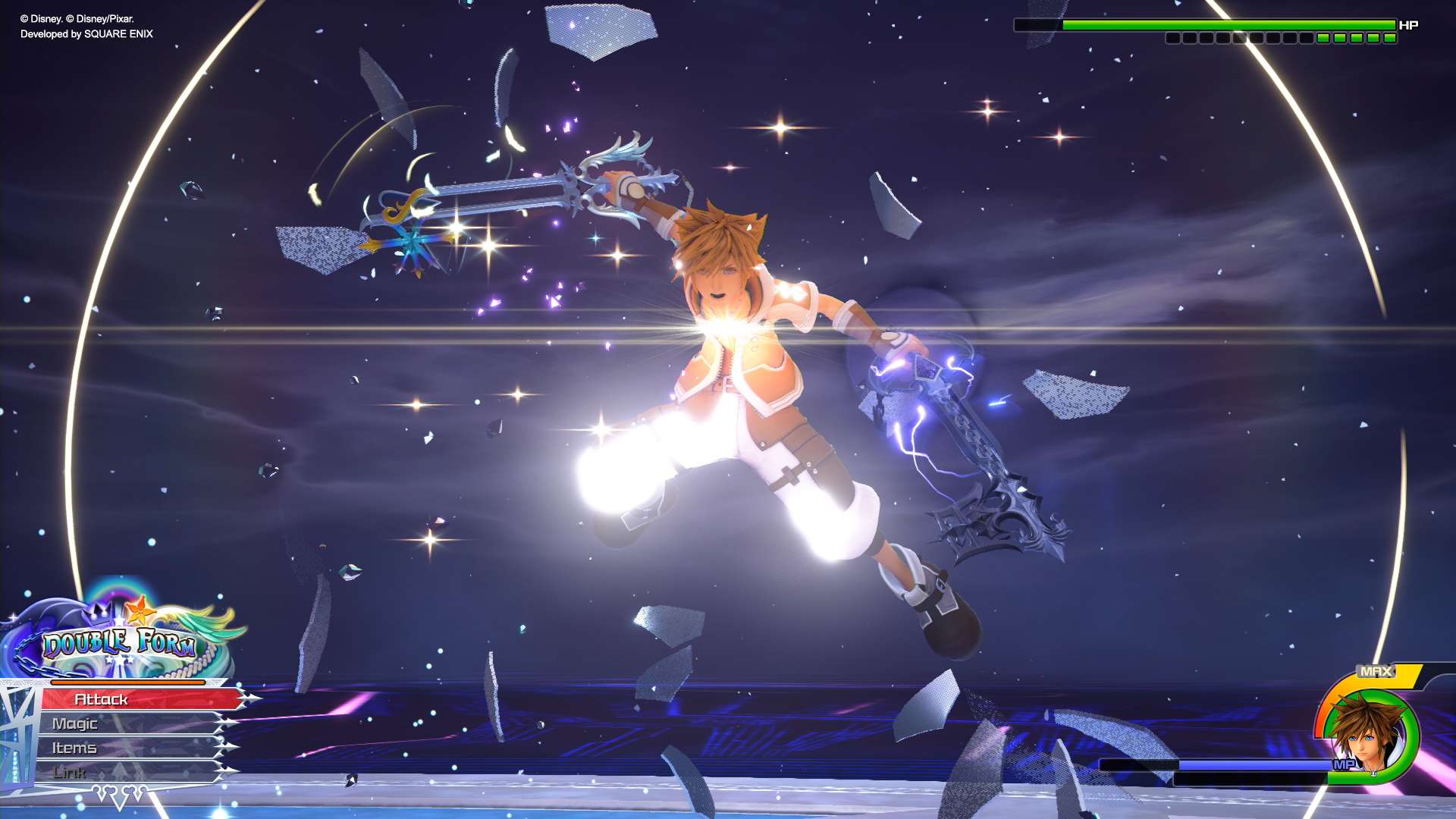1456x819 pixels.
Task: Select the Attack command
Action: [100, 698]
